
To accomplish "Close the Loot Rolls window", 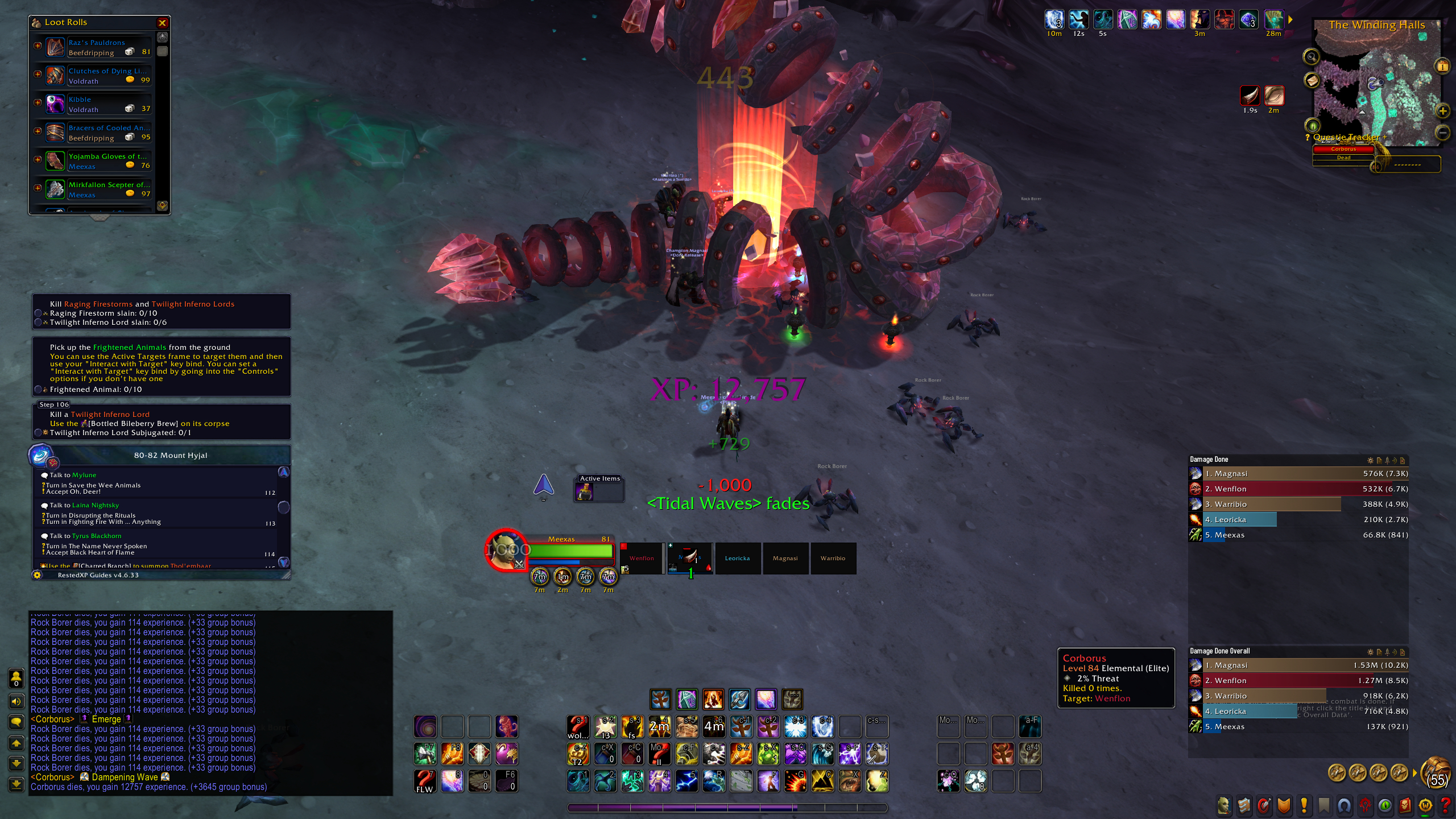I will [162, 23].
